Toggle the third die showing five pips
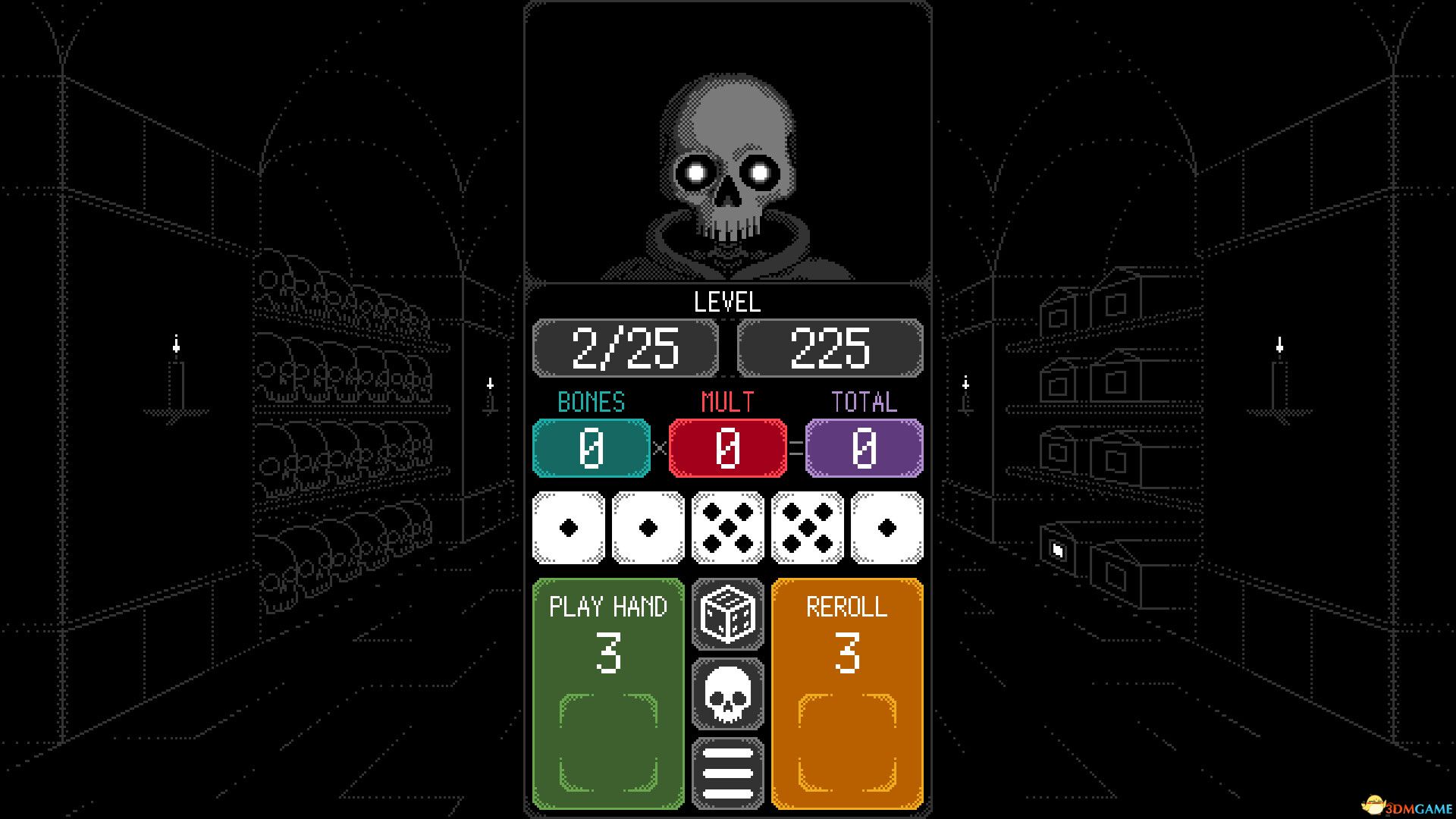Screen dimensions: 1456x819 [x=727, y=526]
